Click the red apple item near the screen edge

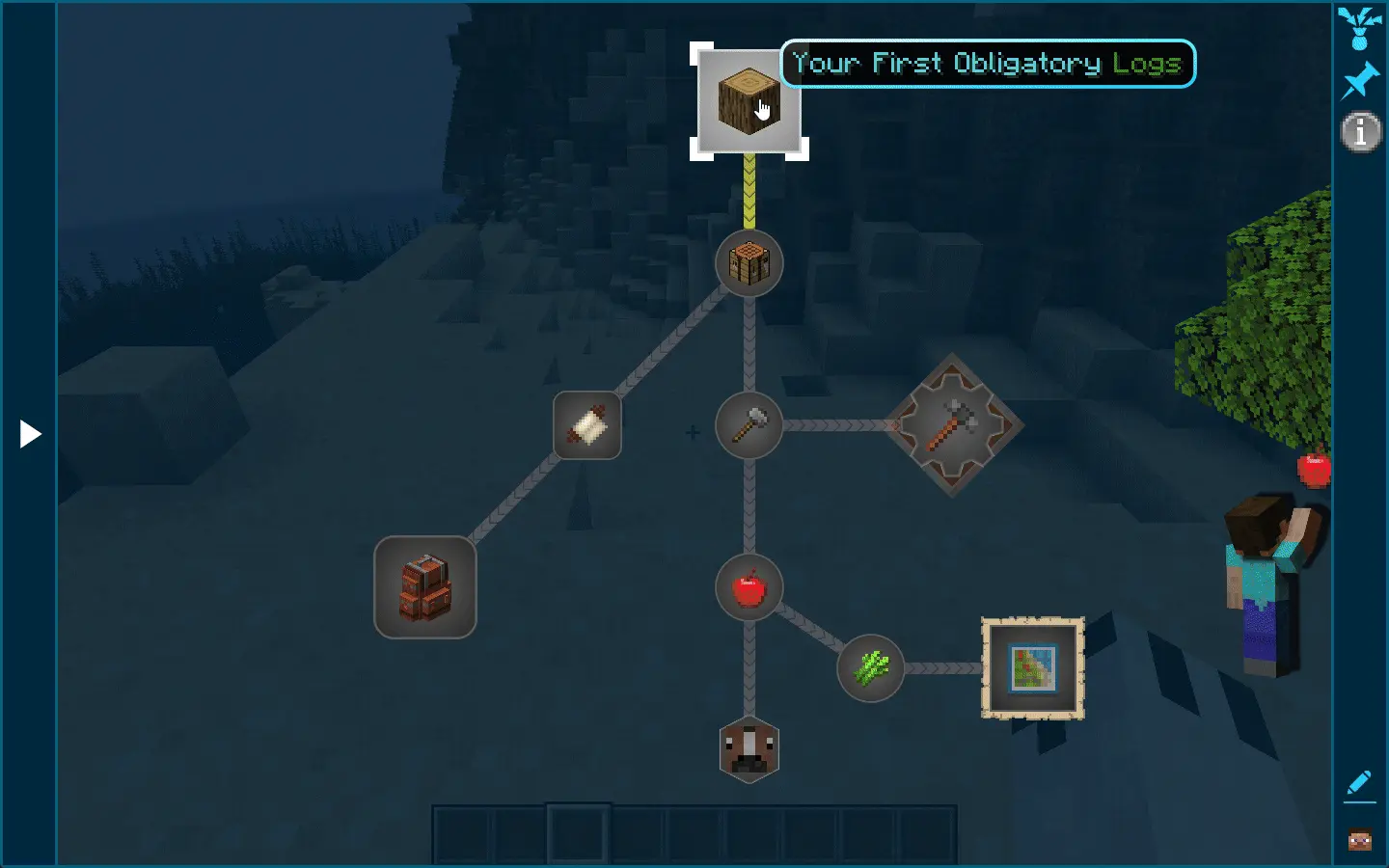(1315, 472)
